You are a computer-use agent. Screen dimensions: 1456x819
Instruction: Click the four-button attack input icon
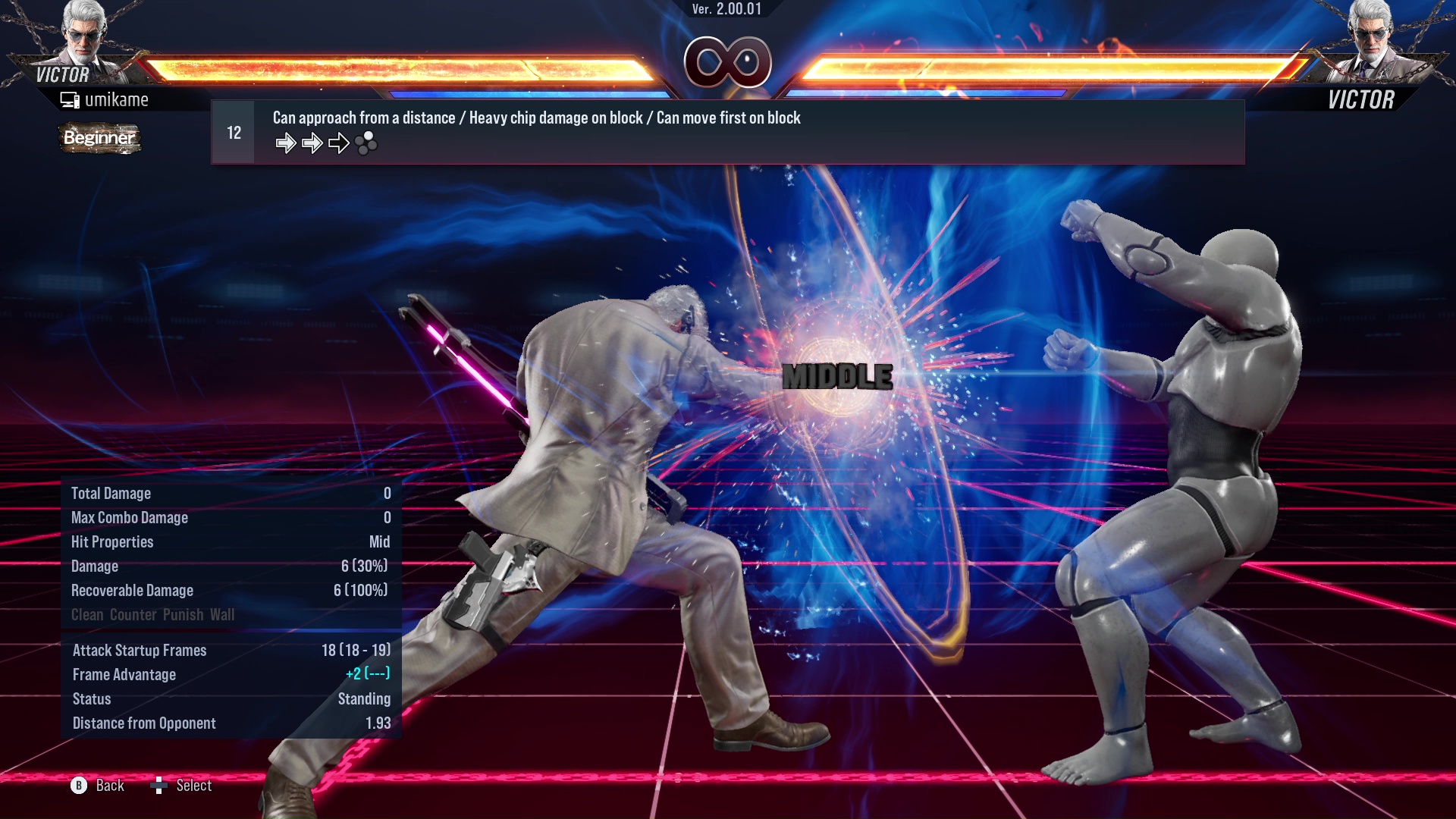coord(366,142)
